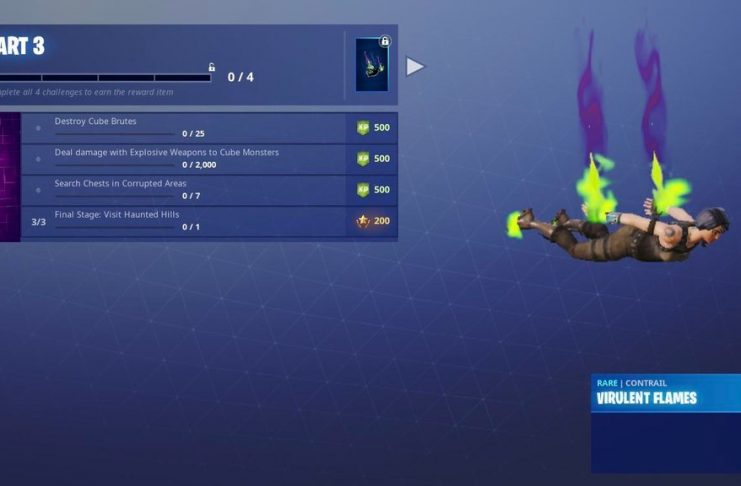Image resolution: width=741 pixels, height=486 pixels.
Task: Advance with the right arrow button
Action: (415, 66)
